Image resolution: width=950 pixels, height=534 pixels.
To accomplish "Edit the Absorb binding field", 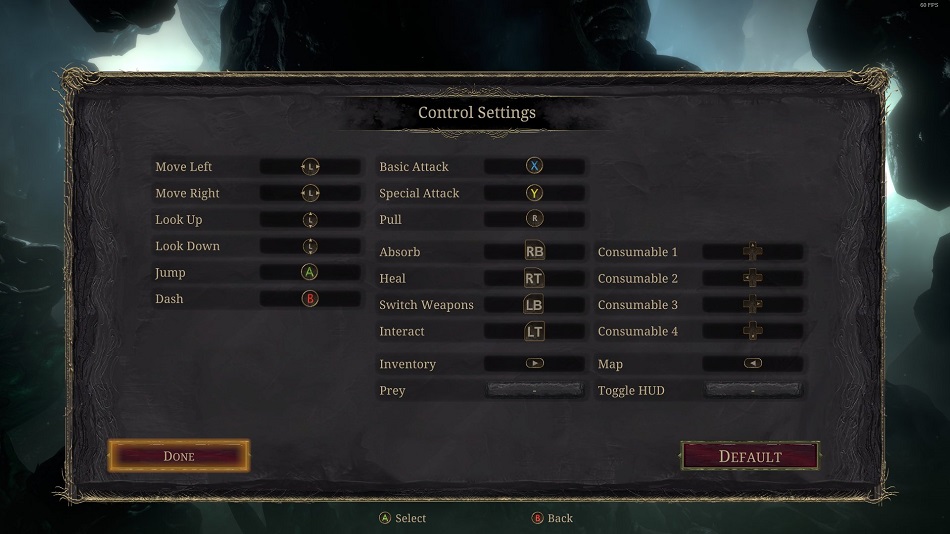I will point(534,252).
